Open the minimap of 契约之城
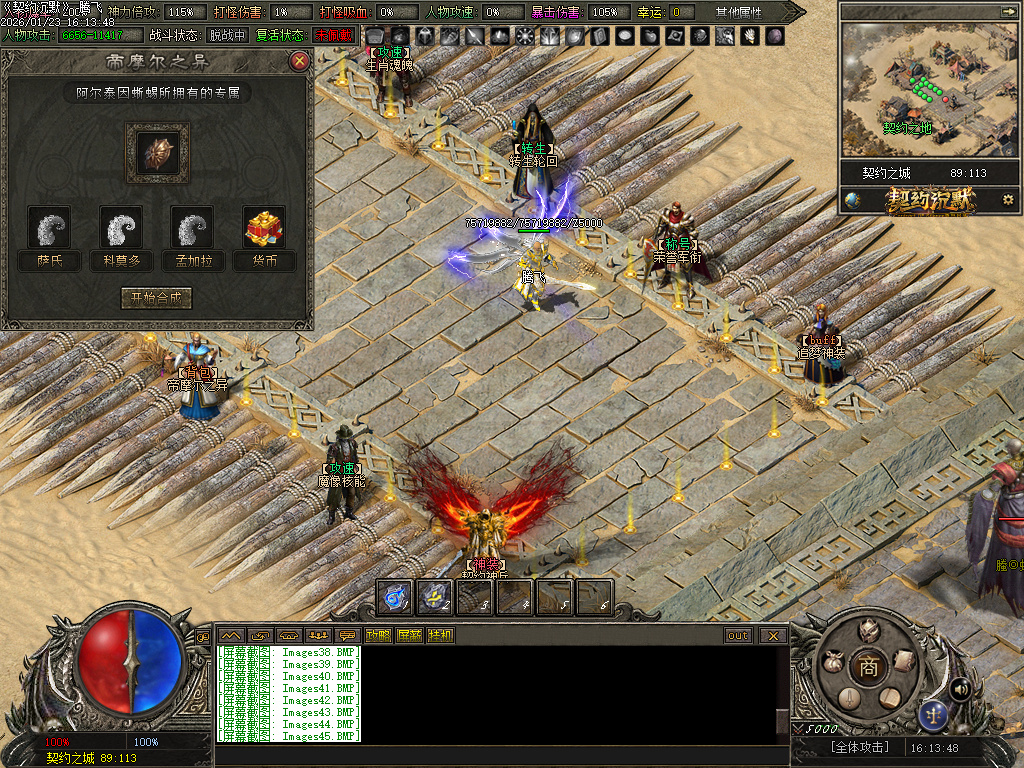The height and width of the screenshot is (768, 1024). 910,90
